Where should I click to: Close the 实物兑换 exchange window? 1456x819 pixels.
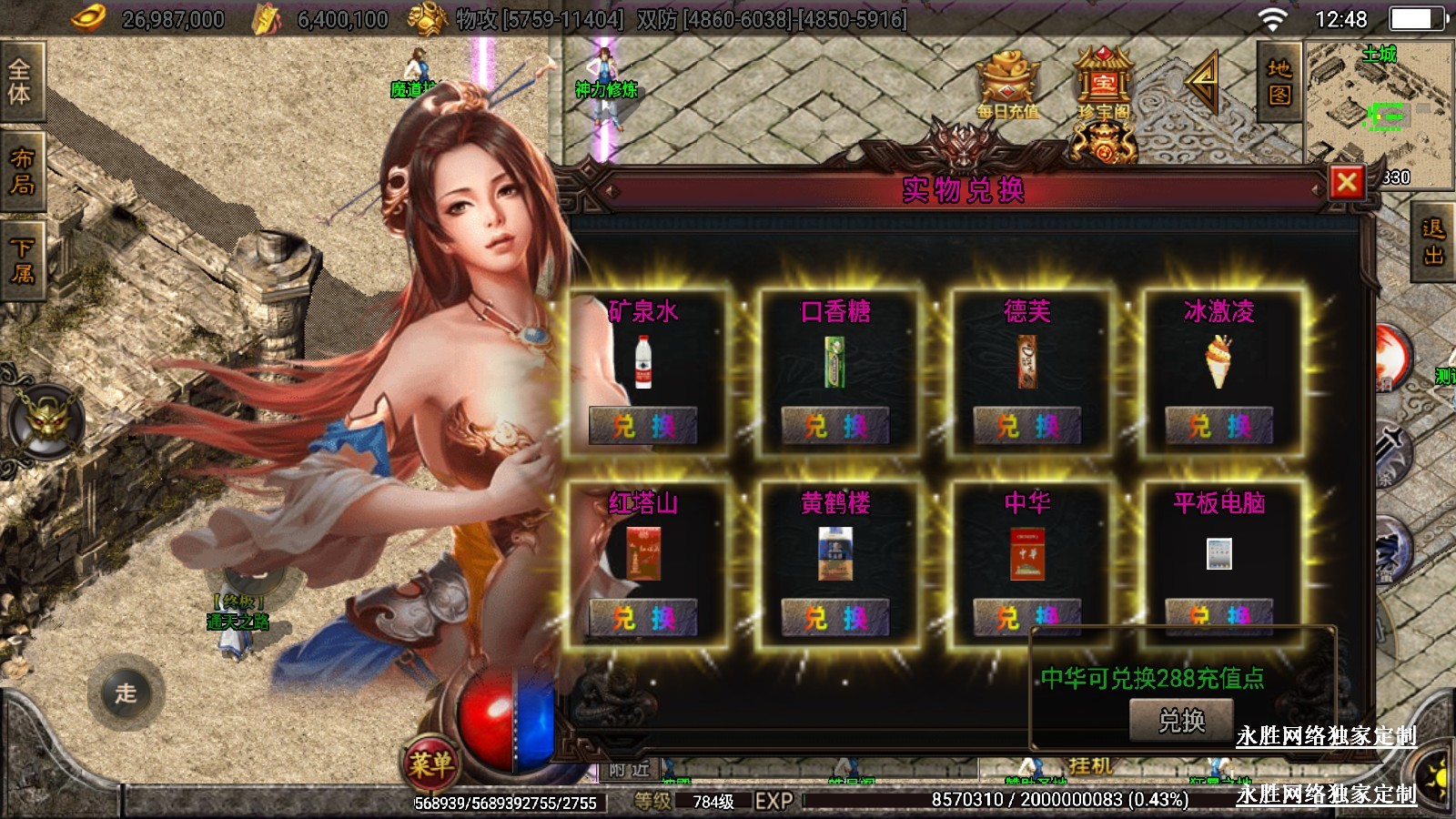(1347, 183)
